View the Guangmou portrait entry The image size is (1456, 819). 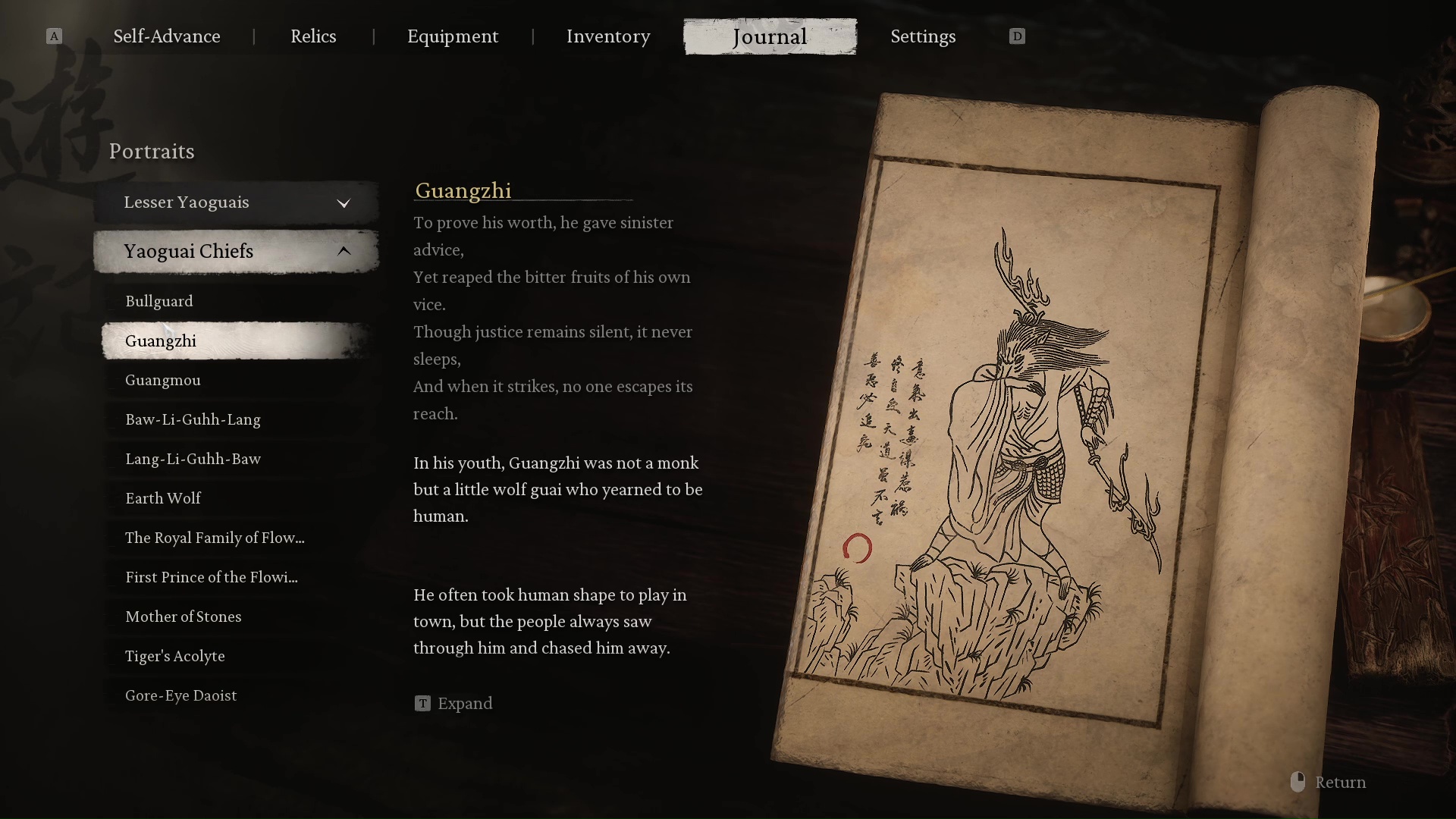pyautogui.click(x=163, y=380)
